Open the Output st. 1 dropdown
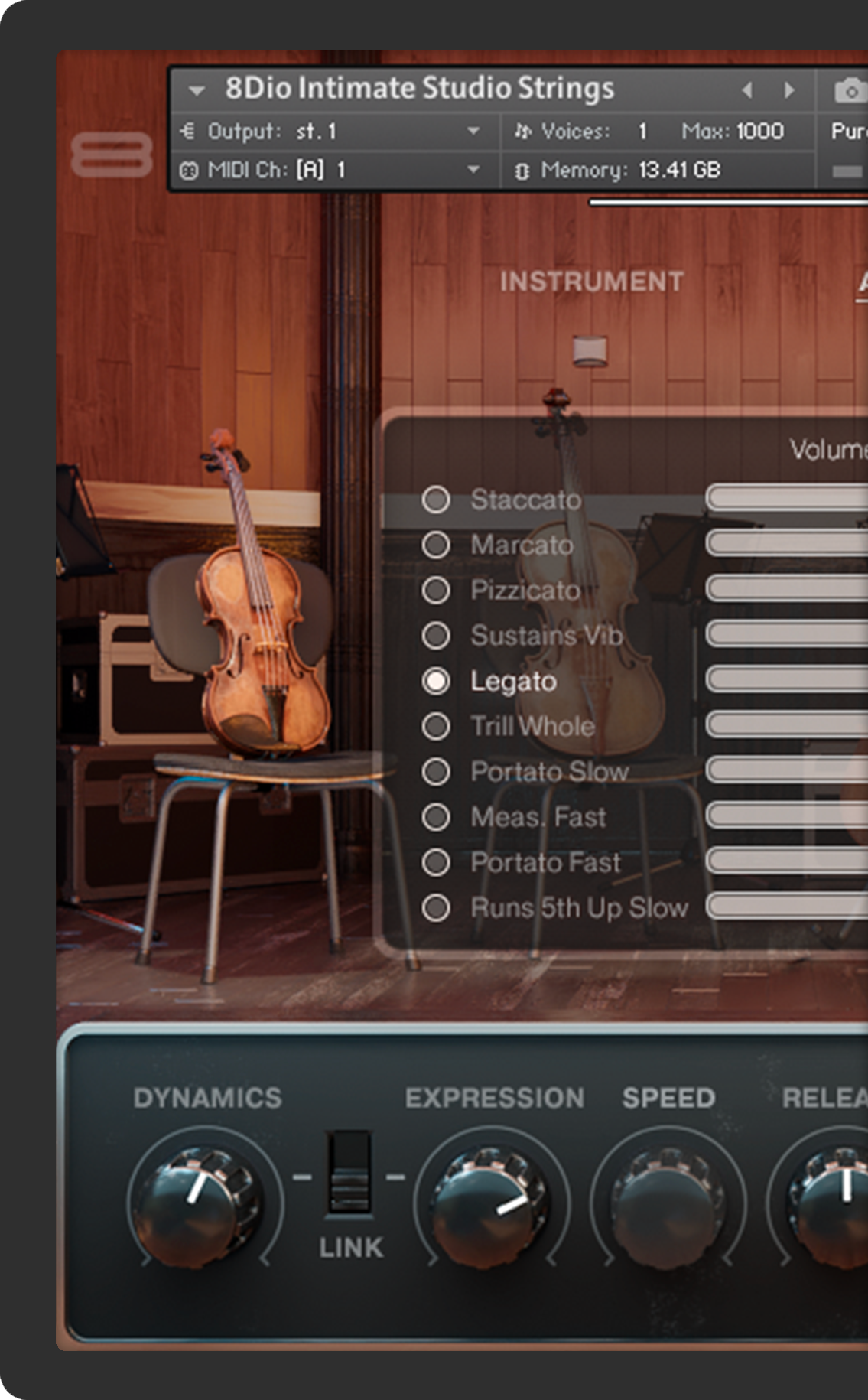The image size is (868, 1400). [473, 132]
